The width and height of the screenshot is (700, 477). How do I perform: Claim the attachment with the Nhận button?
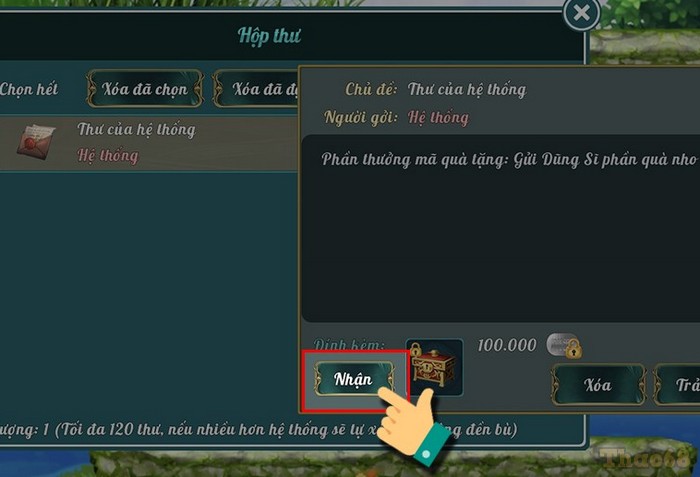(354, 379)
